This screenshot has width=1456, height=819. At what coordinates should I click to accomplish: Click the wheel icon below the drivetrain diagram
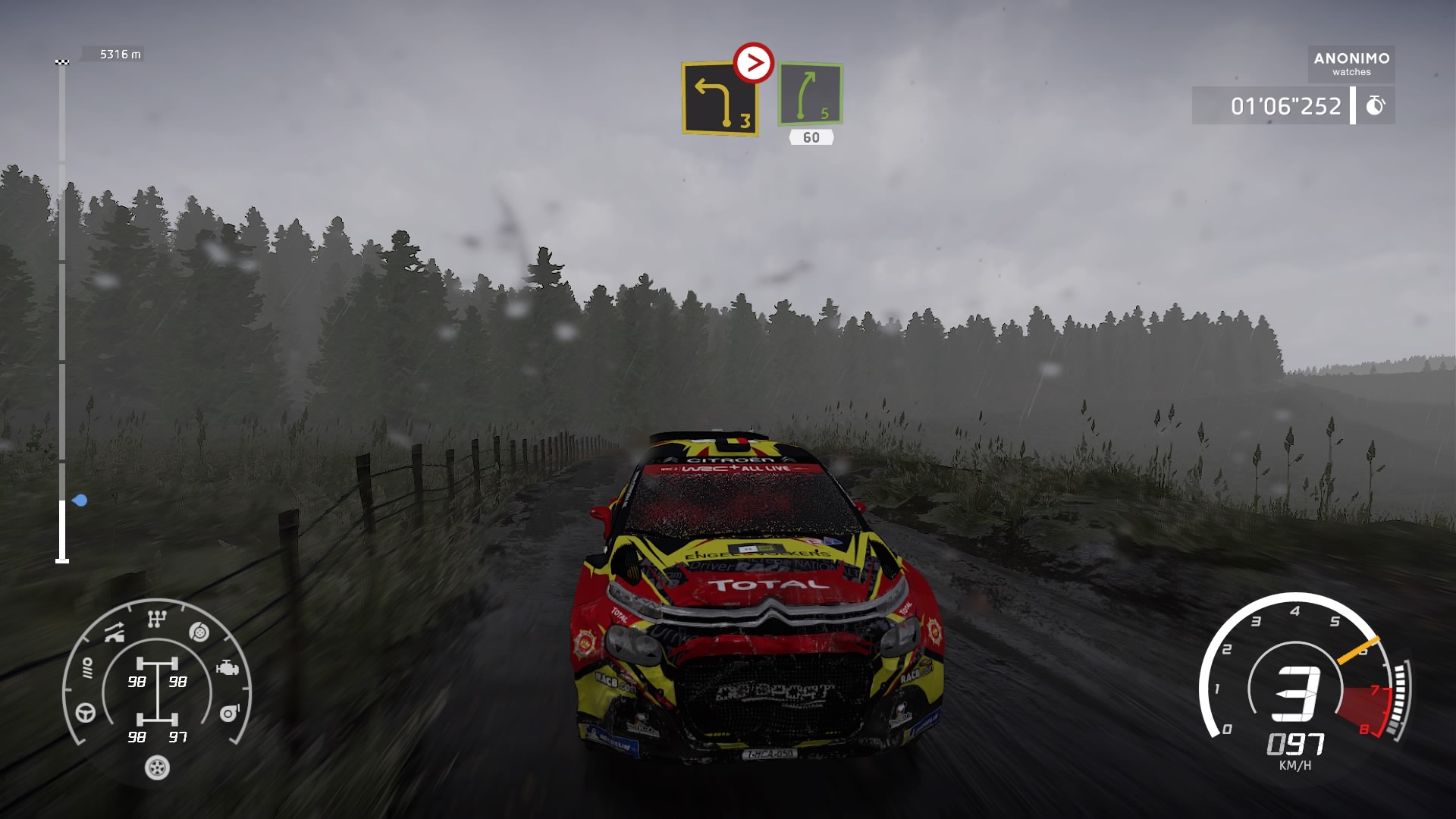click(157, 767)
